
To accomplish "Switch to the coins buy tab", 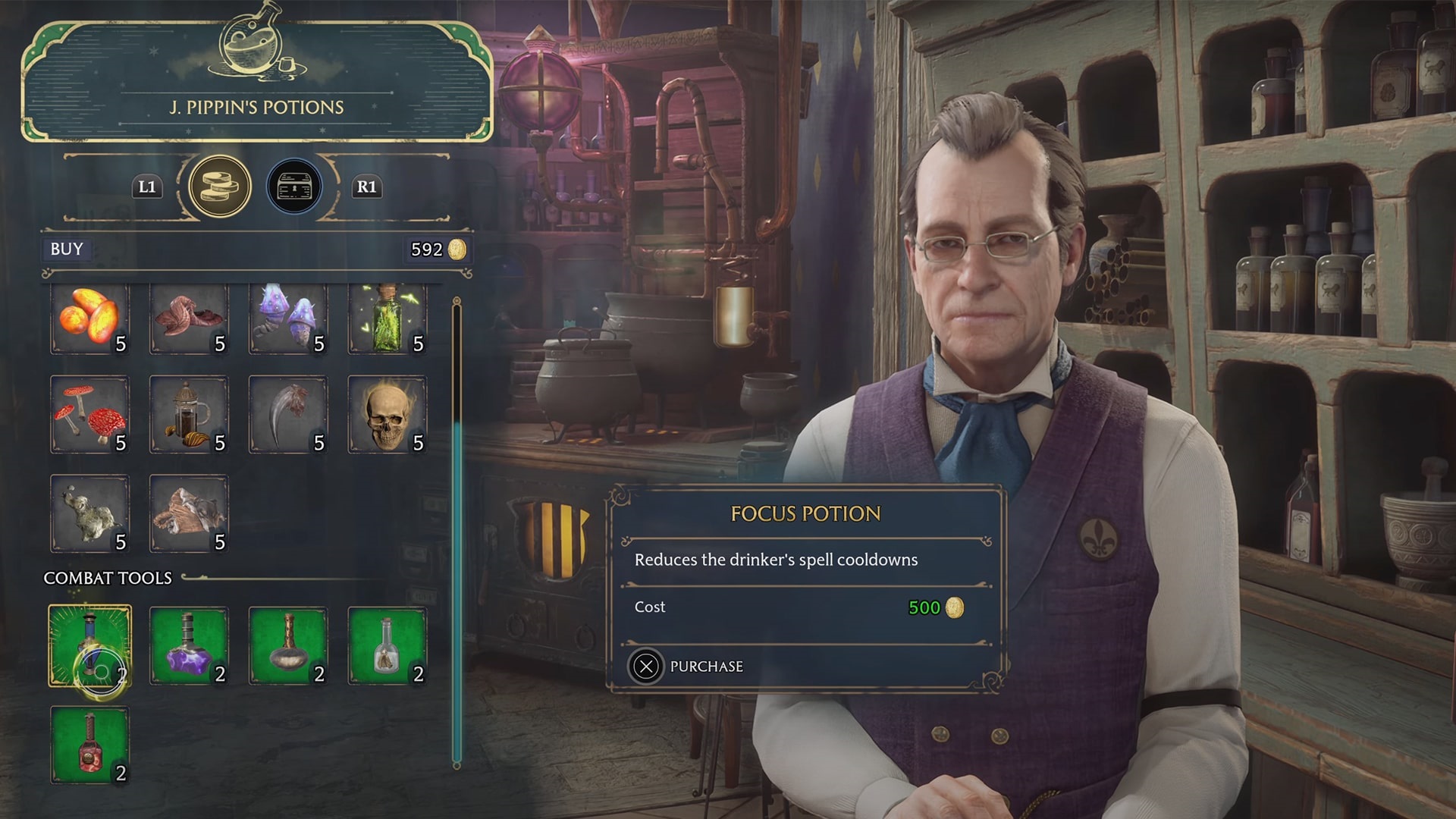I will [x=220, y=187].
